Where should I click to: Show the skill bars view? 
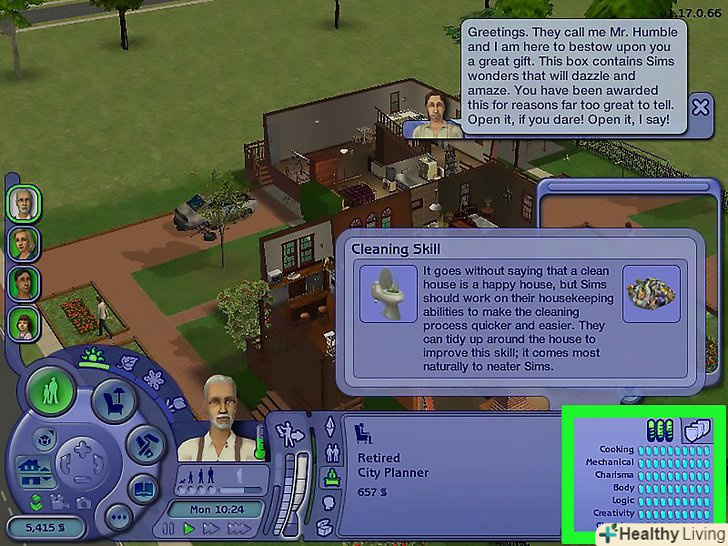point(662,429)
